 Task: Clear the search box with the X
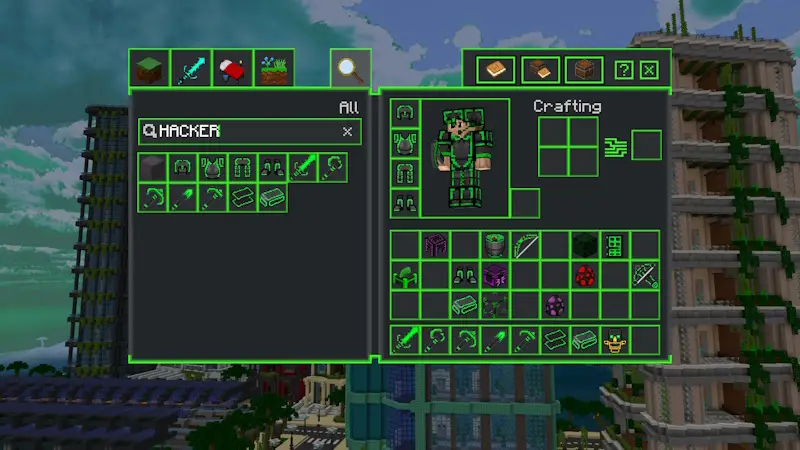pyautogui.click(x=347, y=131)
